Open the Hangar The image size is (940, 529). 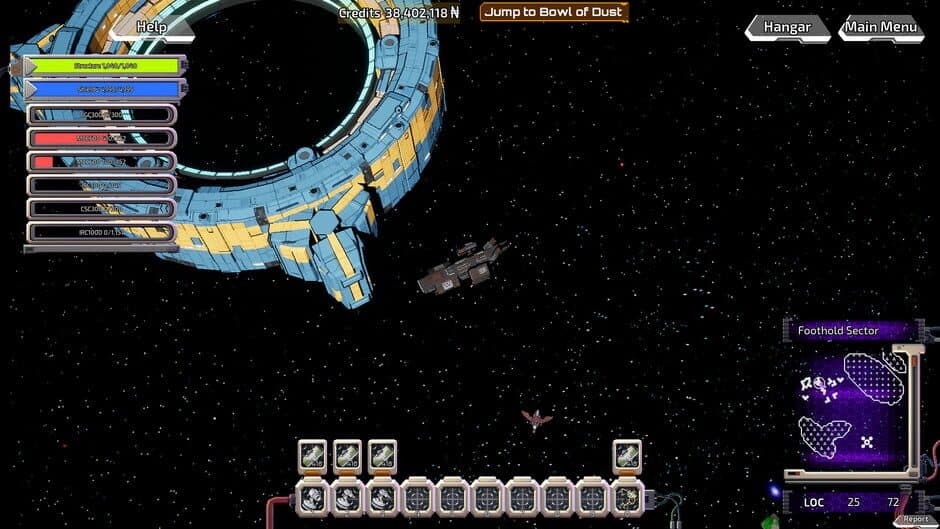tap(787, 28)
